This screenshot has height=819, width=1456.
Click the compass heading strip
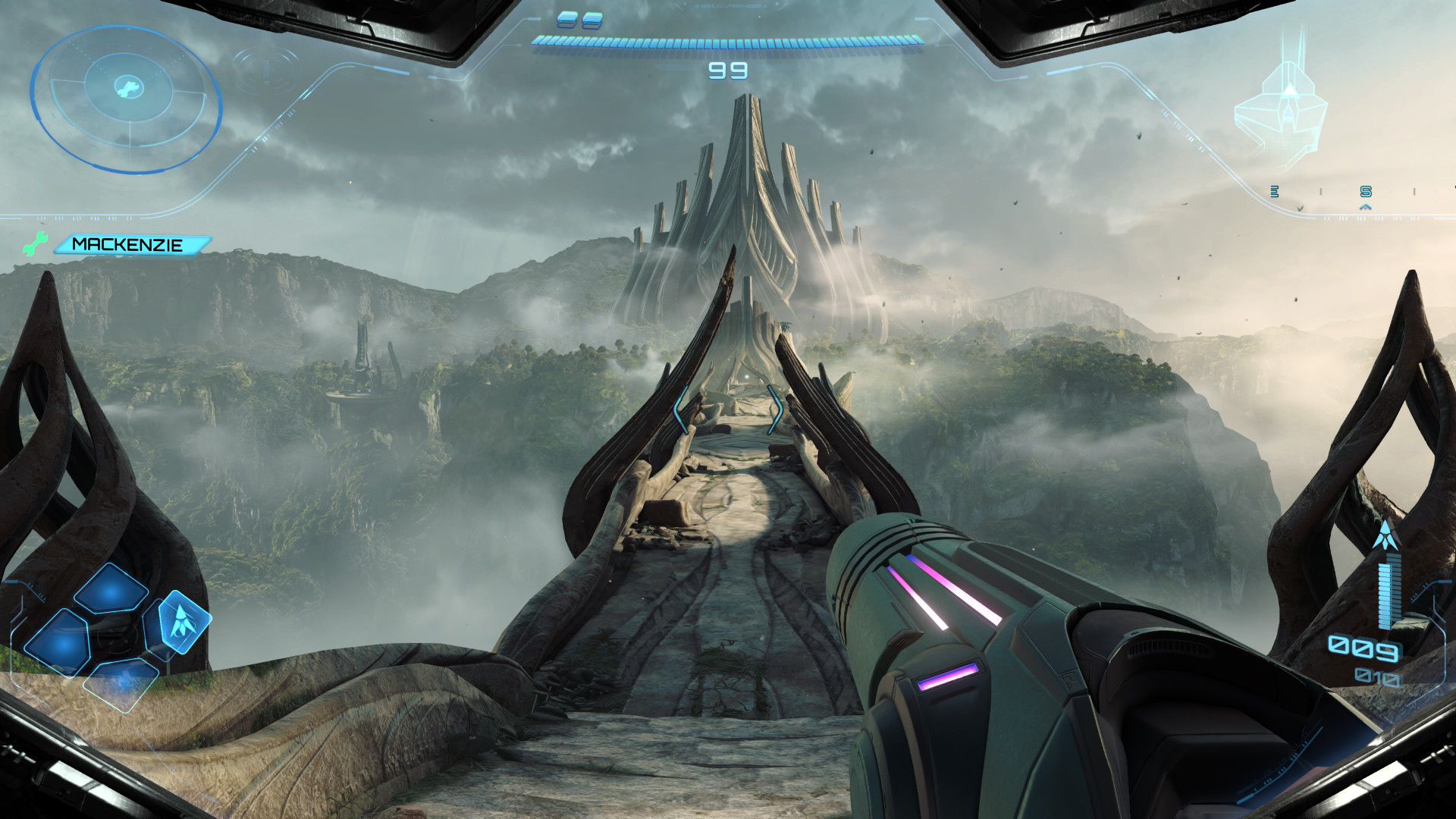pyautogui.click(x=1365, y=193)
